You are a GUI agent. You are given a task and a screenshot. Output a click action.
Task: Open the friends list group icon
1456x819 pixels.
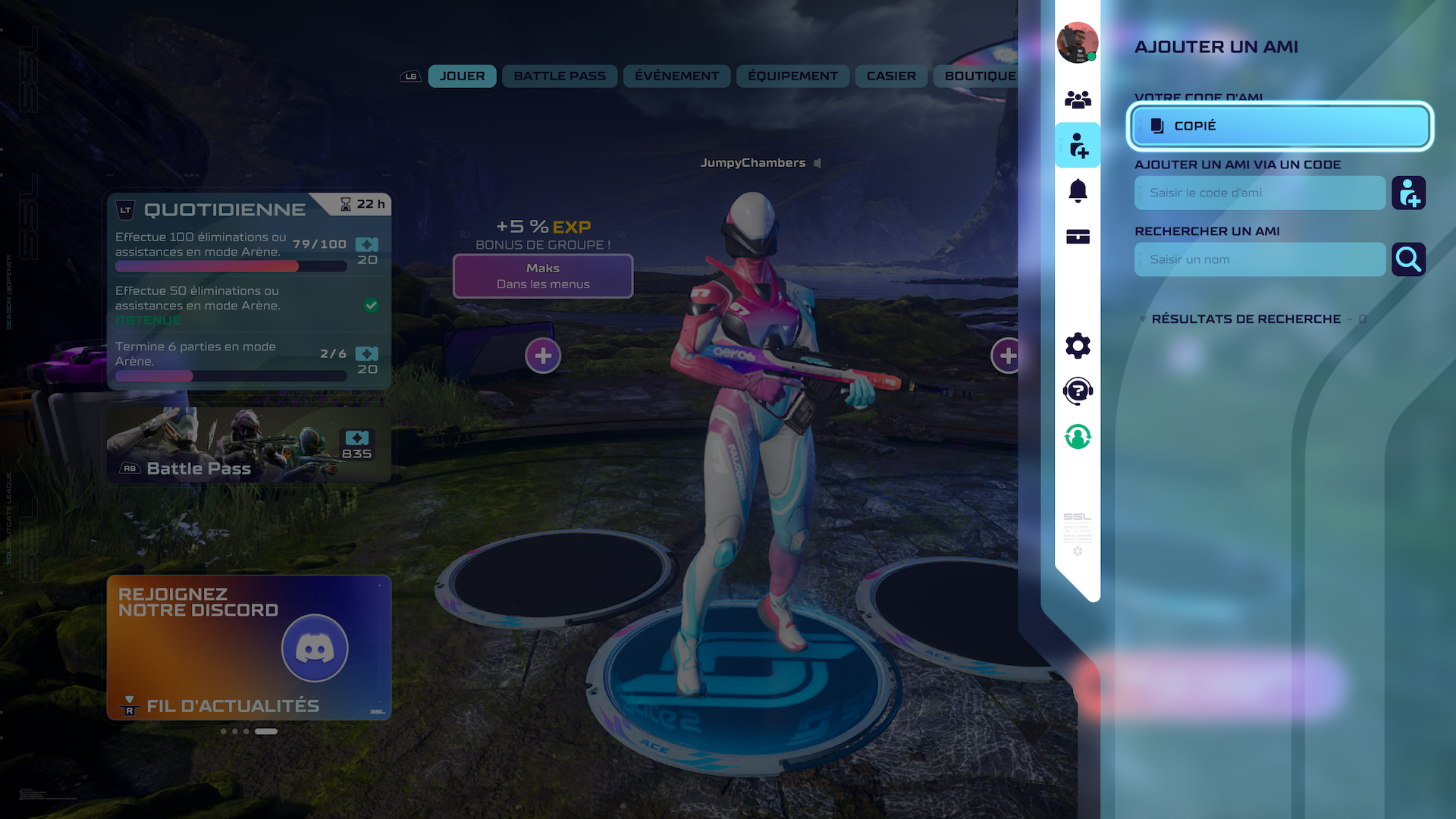click(x=1078, y=99)
